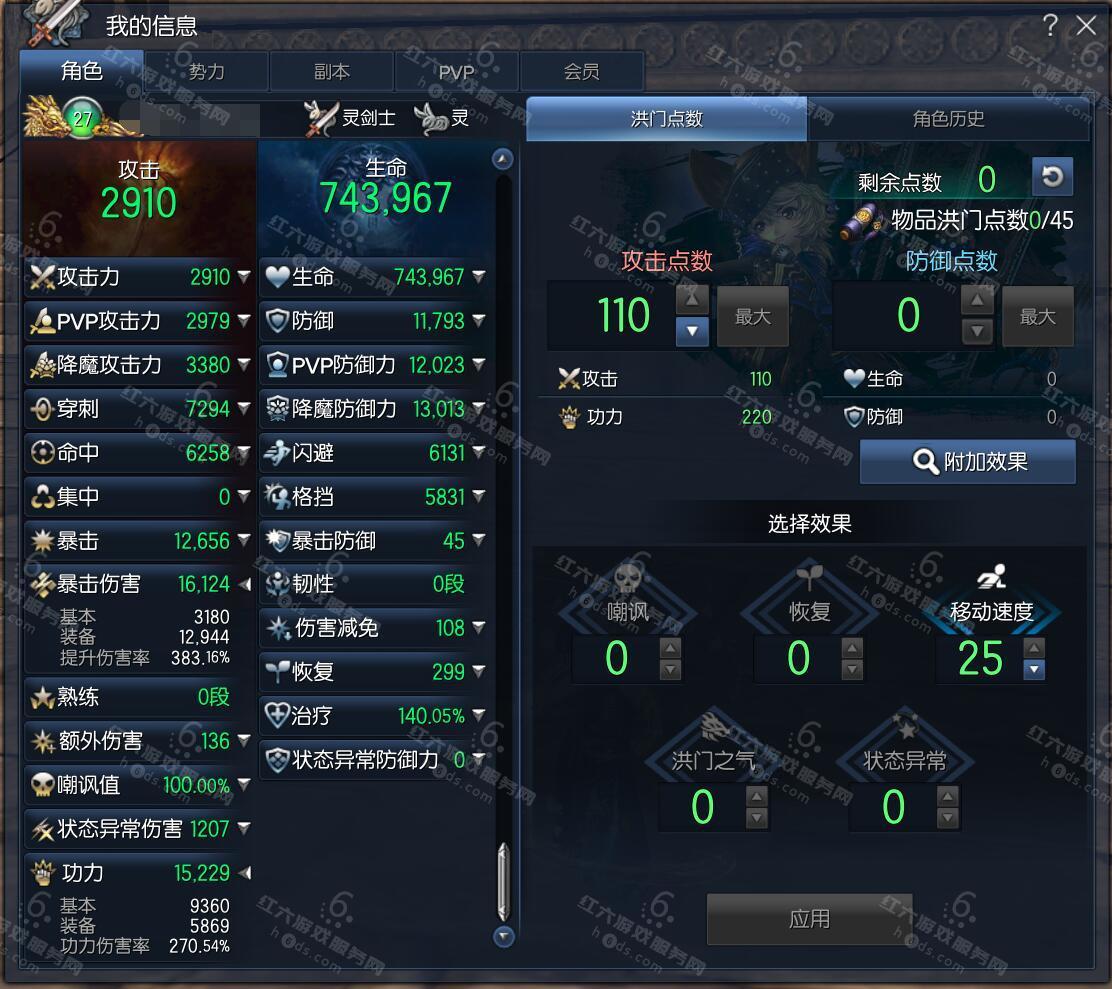
Task: Maximize 攻击点数 with its 最大 button
Action: 753,317
